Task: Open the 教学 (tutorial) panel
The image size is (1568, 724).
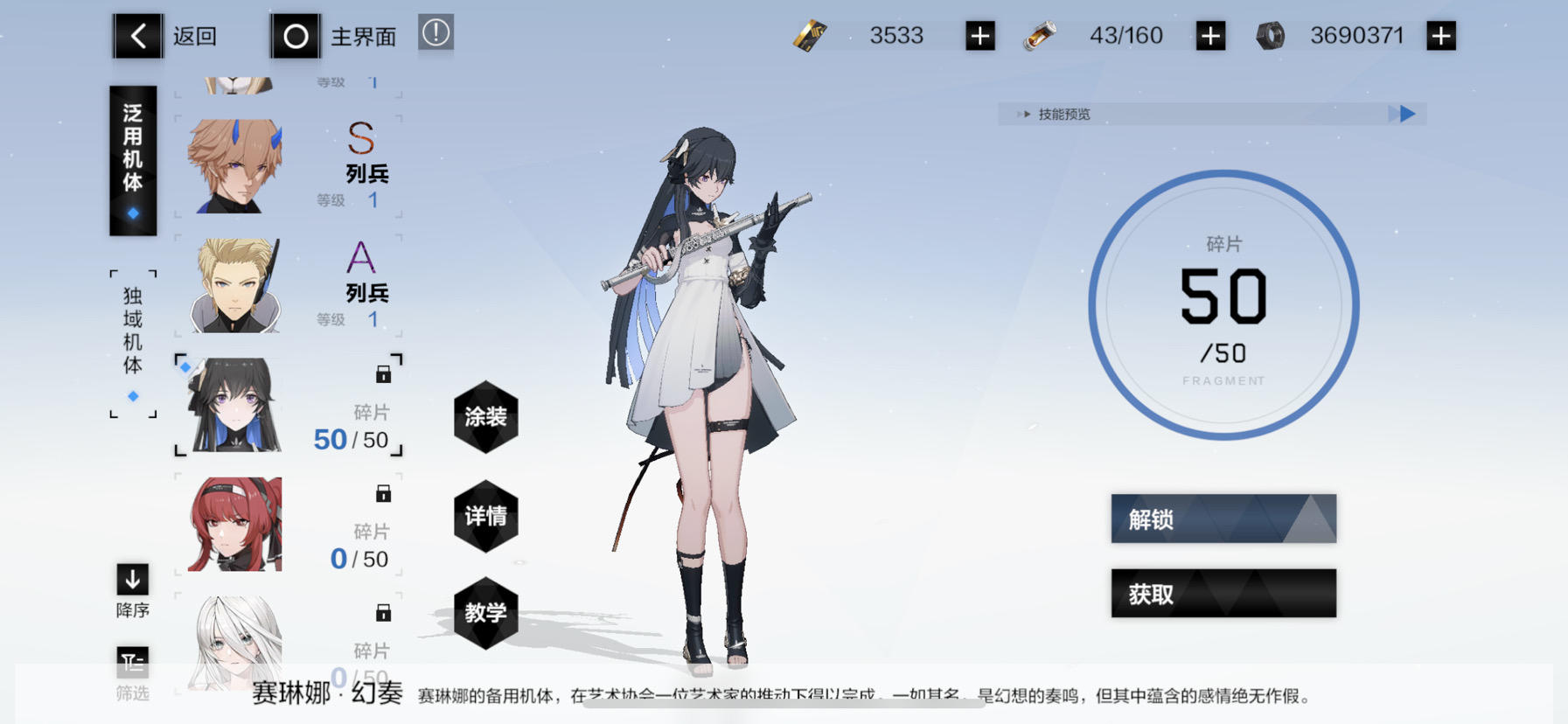Action: [486, 613]
